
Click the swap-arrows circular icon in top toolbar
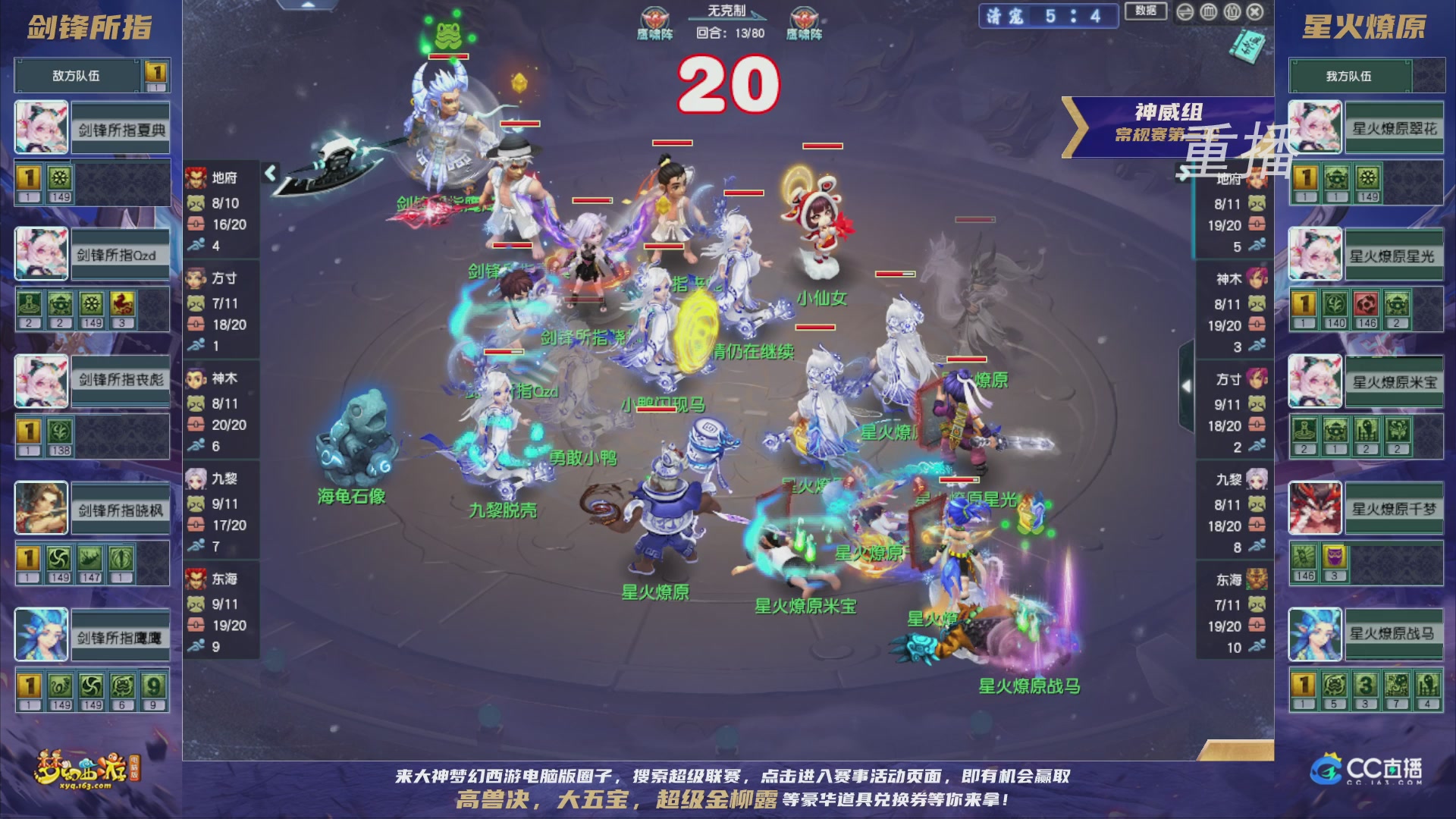[1185, 12]
